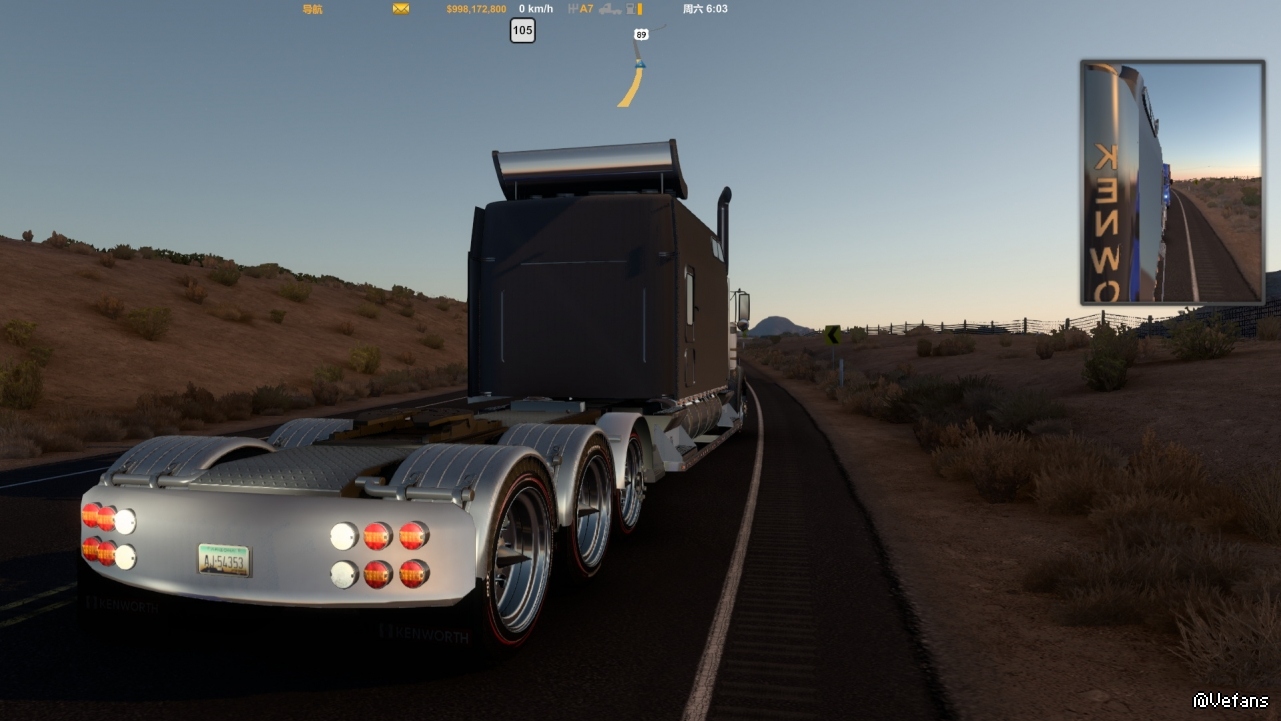Viewport: 1281px width, 721px height.
Task: Select the side mirror view panel
Action: 1172,182
